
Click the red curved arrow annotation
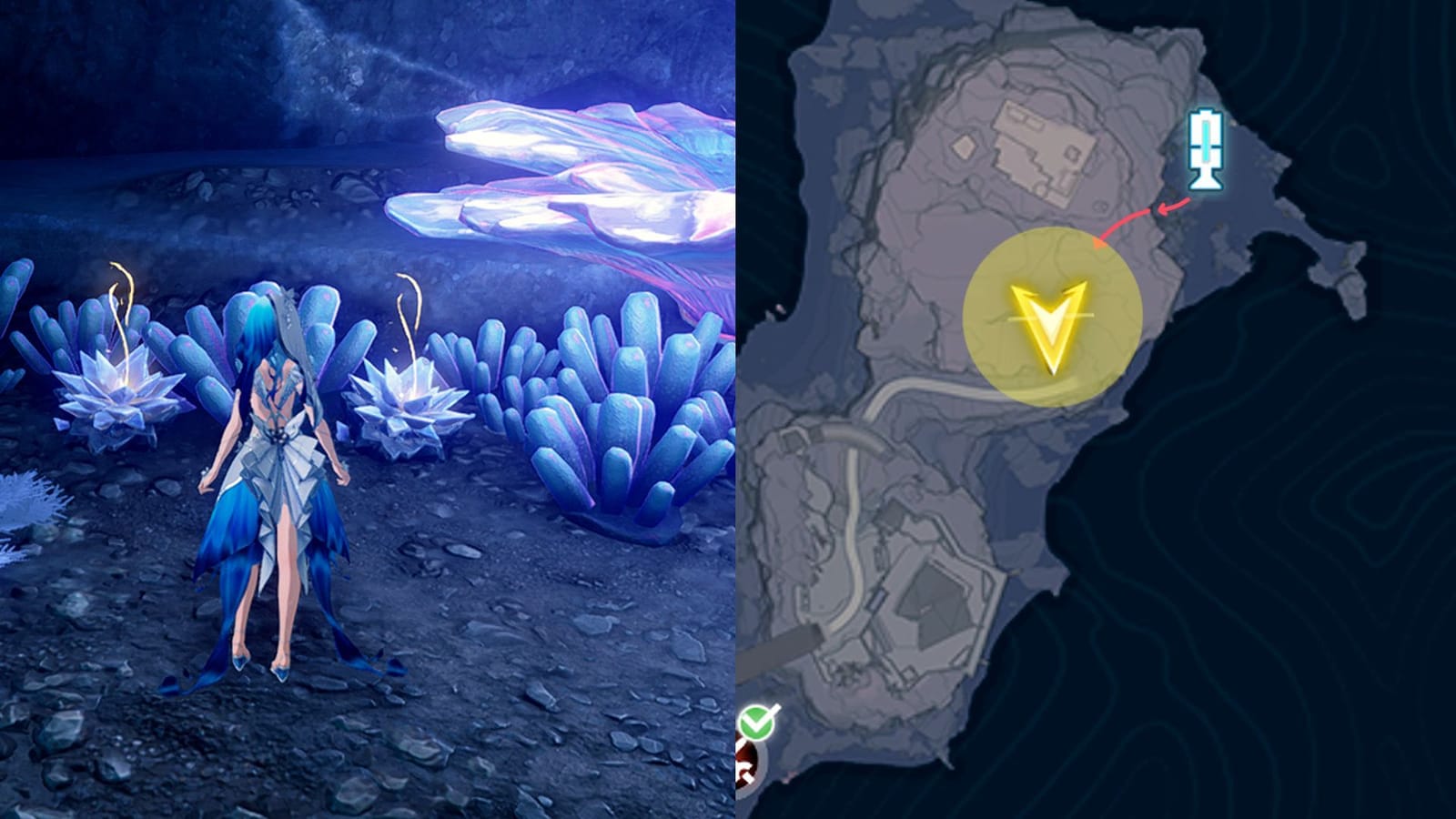click(x=1142, y=214)
